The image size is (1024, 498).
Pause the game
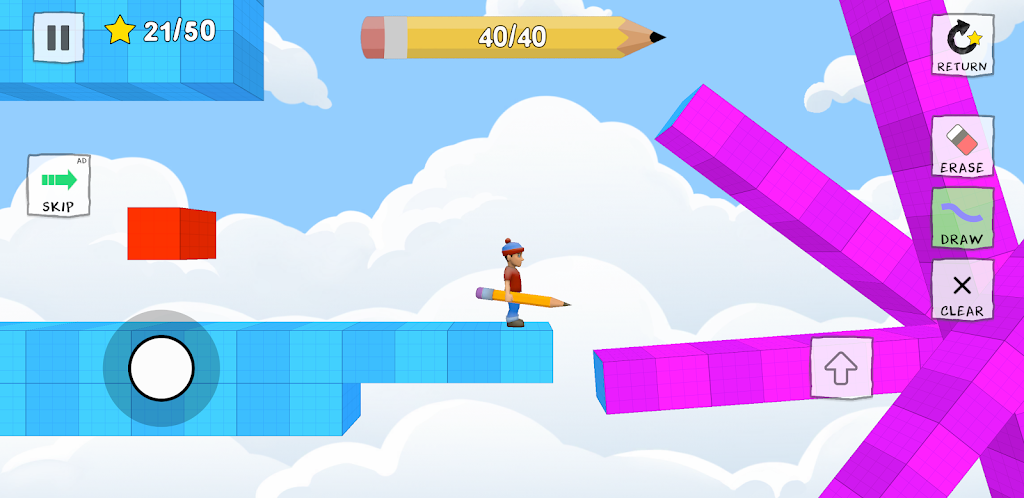pos(59,37)
